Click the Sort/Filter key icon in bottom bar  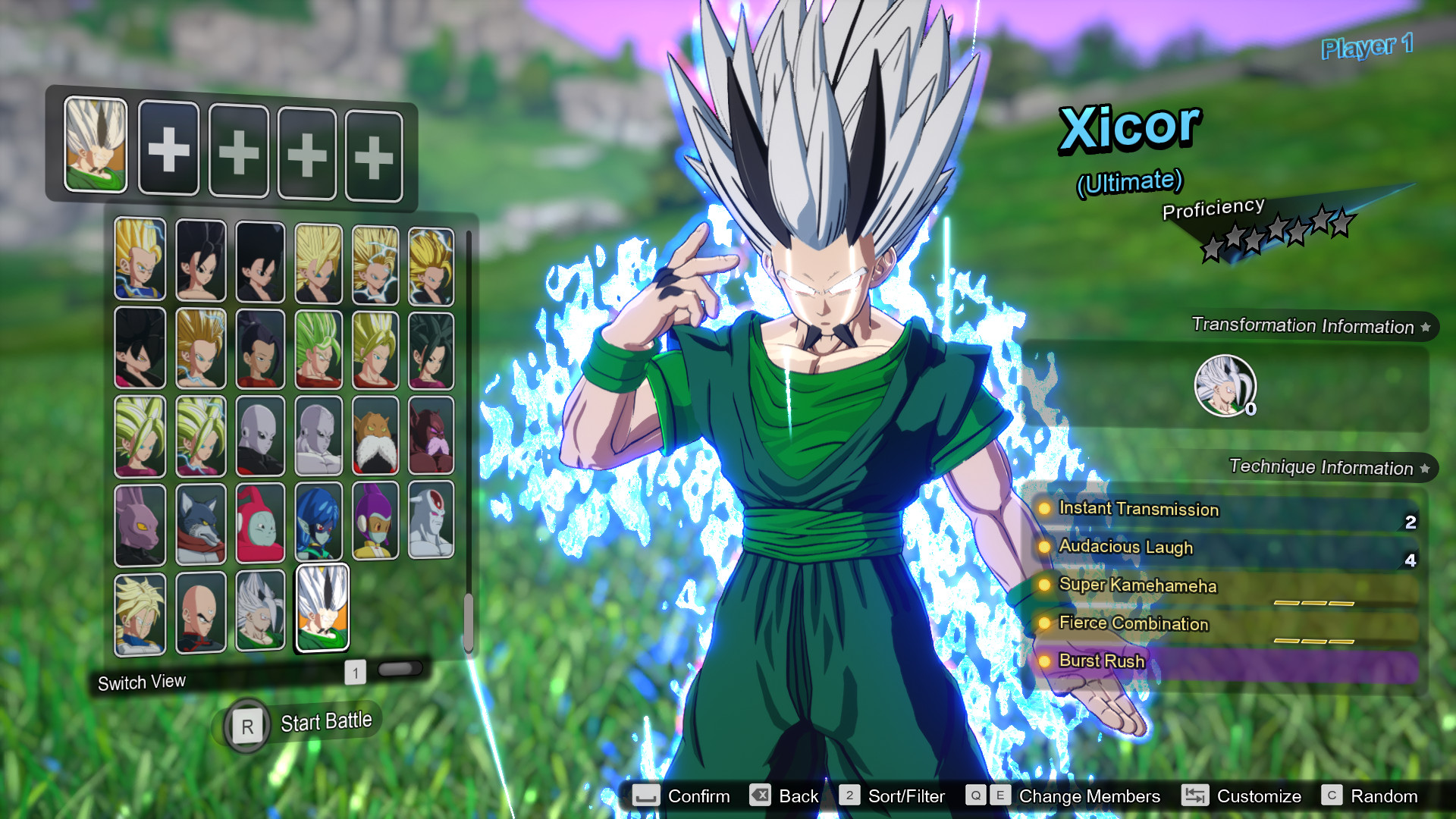pyautogui.click(x=851, y=796)
